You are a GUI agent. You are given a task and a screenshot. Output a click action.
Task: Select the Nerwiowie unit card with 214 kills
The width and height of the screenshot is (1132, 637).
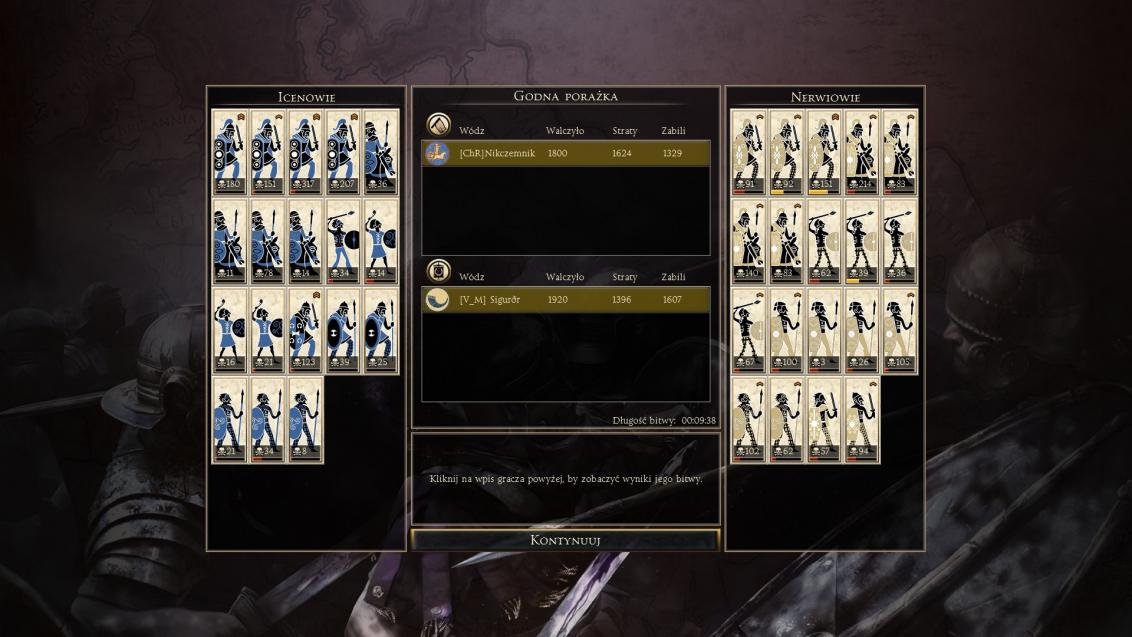pos(862,151)
